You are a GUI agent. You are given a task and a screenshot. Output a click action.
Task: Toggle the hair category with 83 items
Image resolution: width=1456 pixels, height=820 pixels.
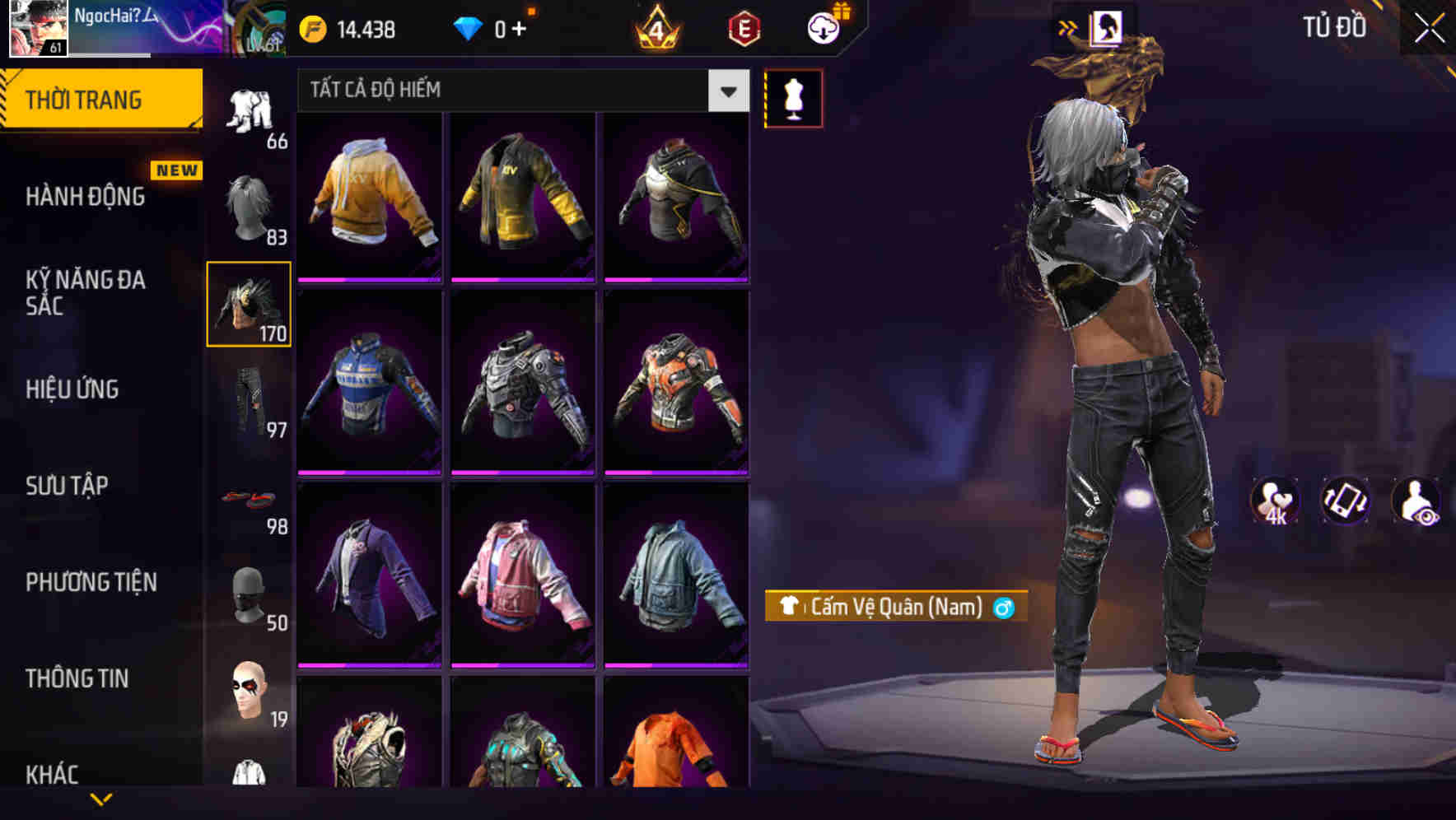tap(250, 204)
